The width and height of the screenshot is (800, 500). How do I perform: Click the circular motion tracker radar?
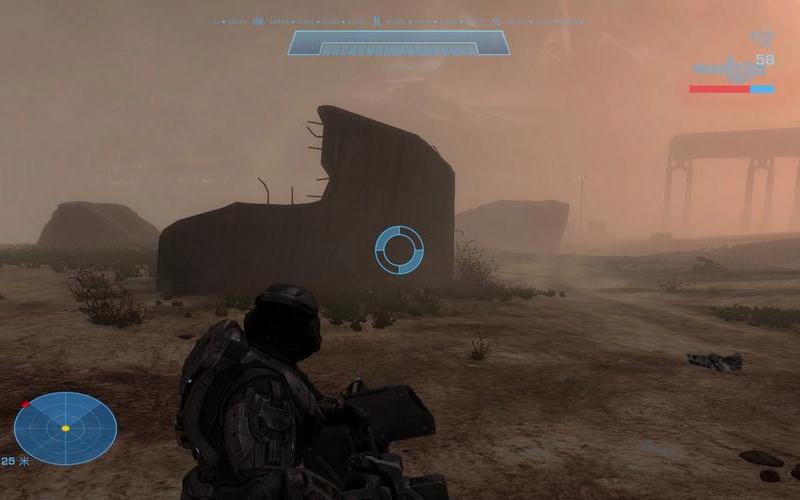click(65, 428)
